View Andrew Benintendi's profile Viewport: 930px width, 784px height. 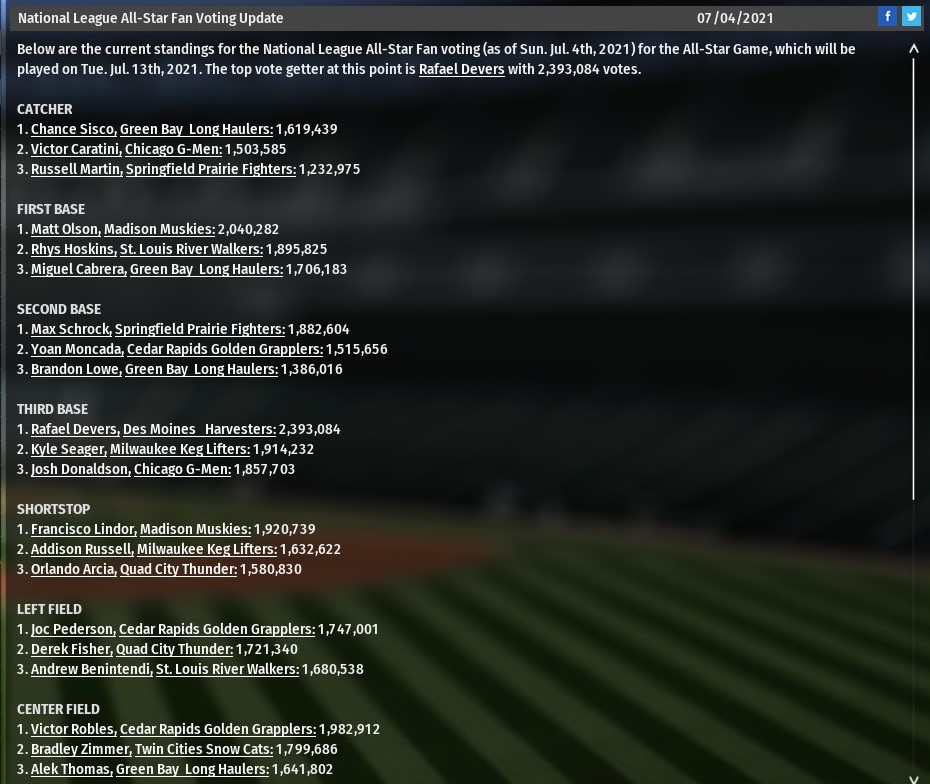pyautogui.click(x=91, y=669)
